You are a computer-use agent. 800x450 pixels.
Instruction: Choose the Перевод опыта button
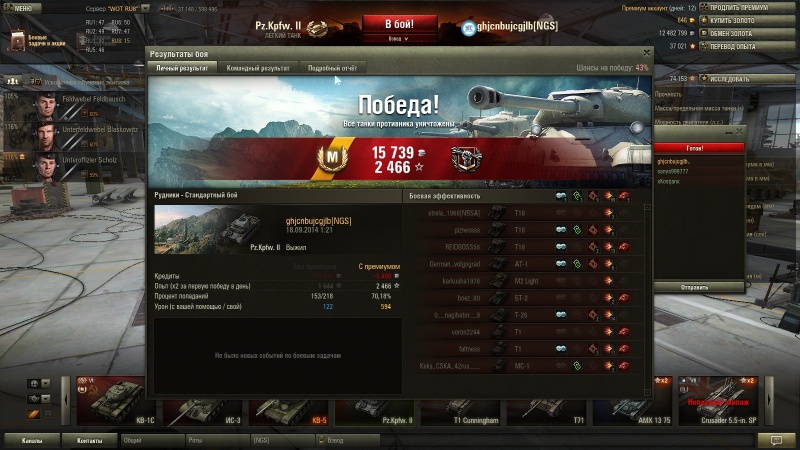click(742, 46)
